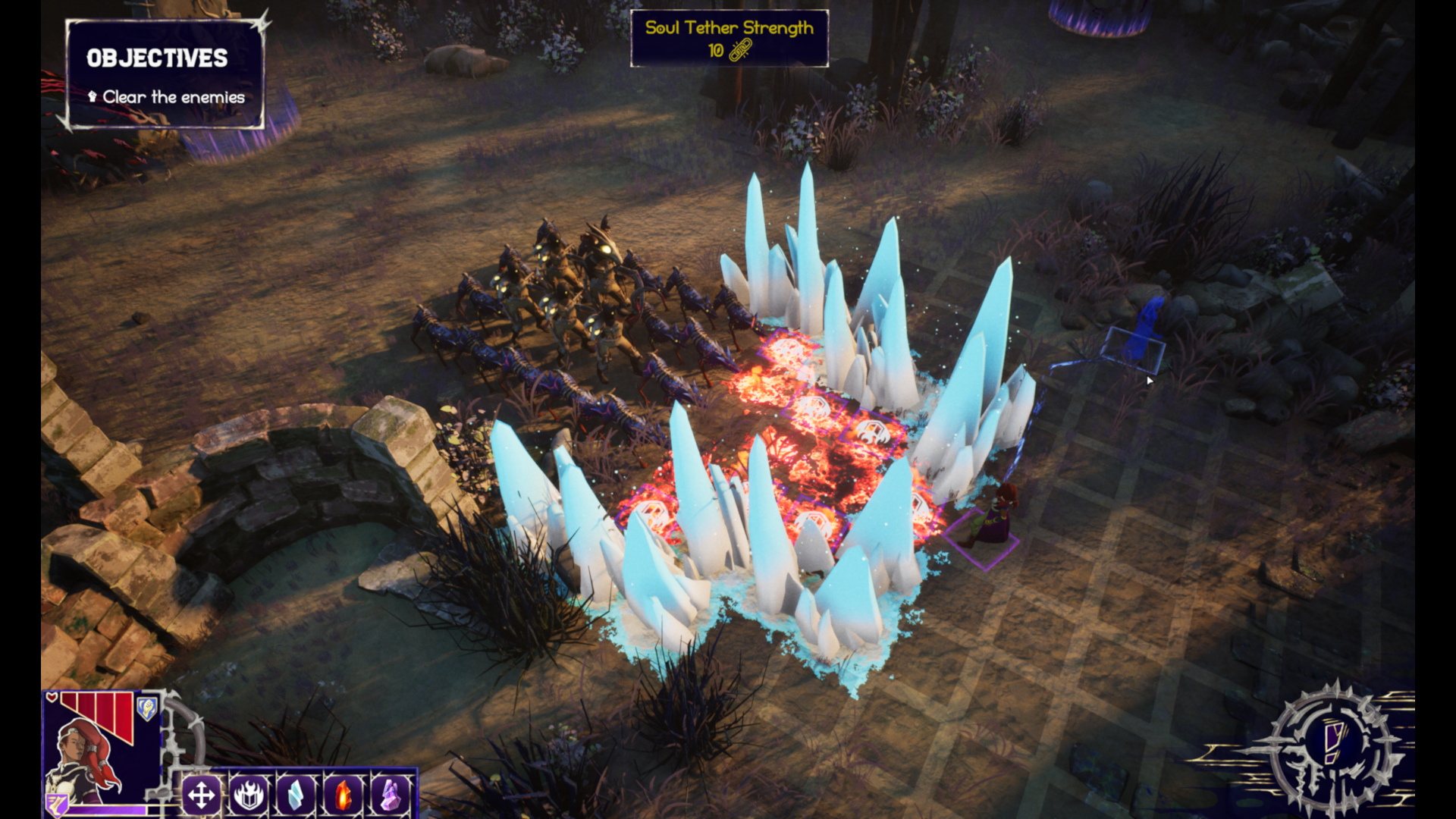Select the four-arrow move action
The height and width of the screenshot is (819, 1456).
201,795
